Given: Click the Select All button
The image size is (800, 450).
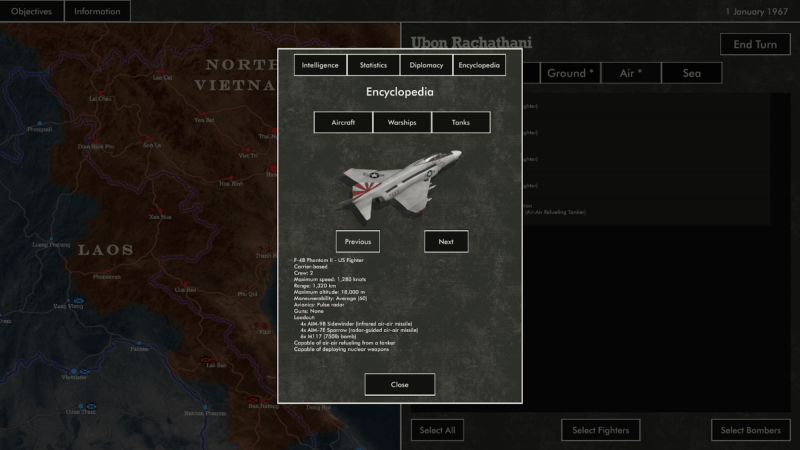Looking at the screenshot, I should [437, 430].
